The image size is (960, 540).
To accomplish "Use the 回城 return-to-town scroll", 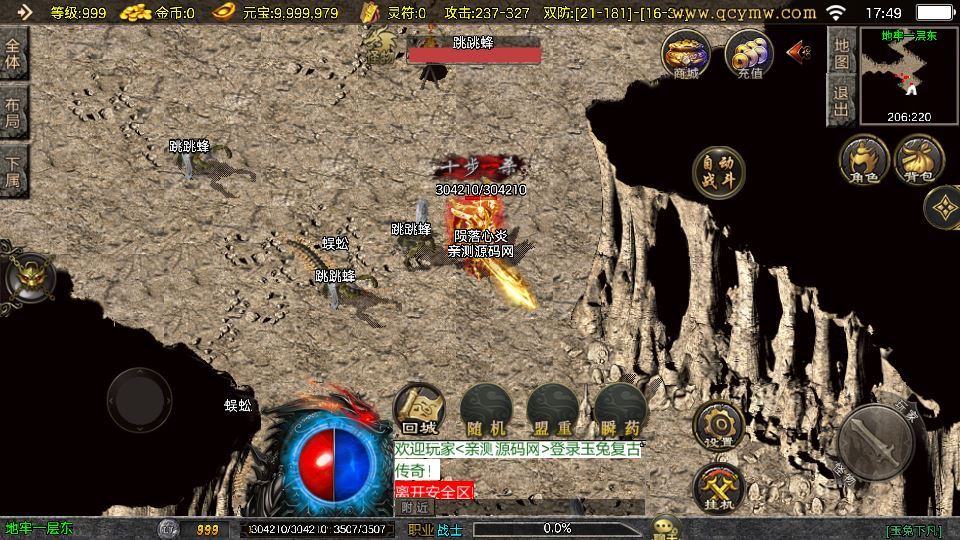I will point(420,409).
